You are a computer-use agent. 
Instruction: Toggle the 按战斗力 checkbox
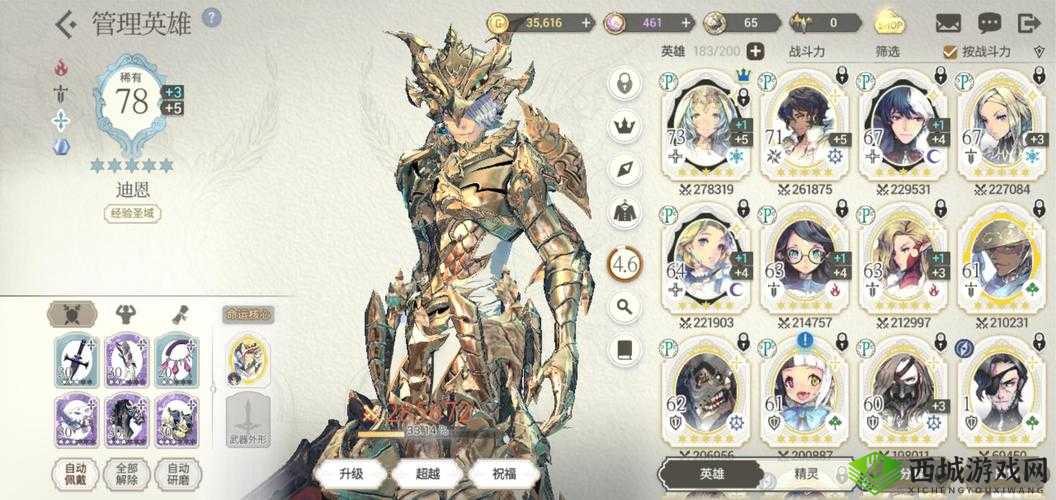pos(950,51)
